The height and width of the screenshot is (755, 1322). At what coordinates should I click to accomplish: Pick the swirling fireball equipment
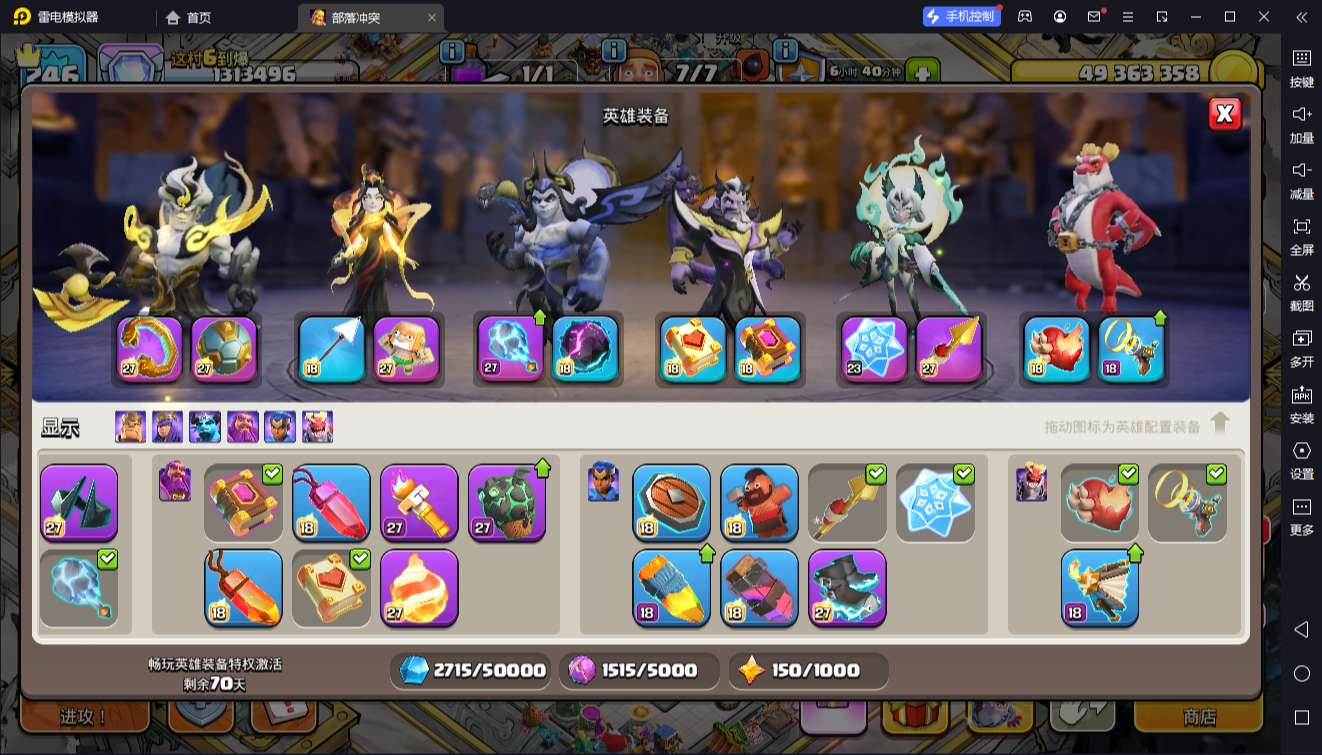point(419,587)
